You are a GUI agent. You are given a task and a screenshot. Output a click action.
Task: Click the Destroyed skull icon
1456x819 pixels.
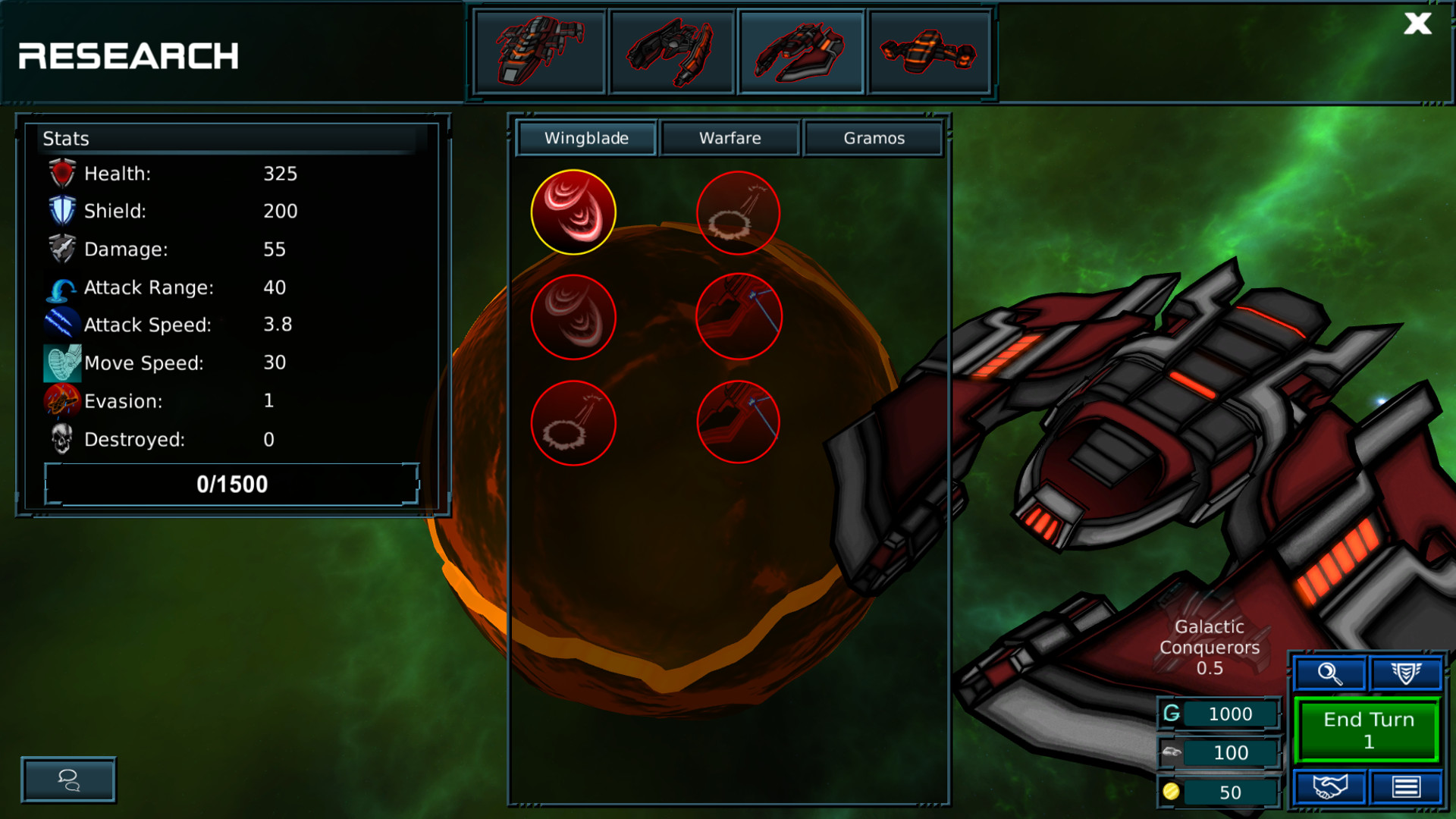pos(61,438)
